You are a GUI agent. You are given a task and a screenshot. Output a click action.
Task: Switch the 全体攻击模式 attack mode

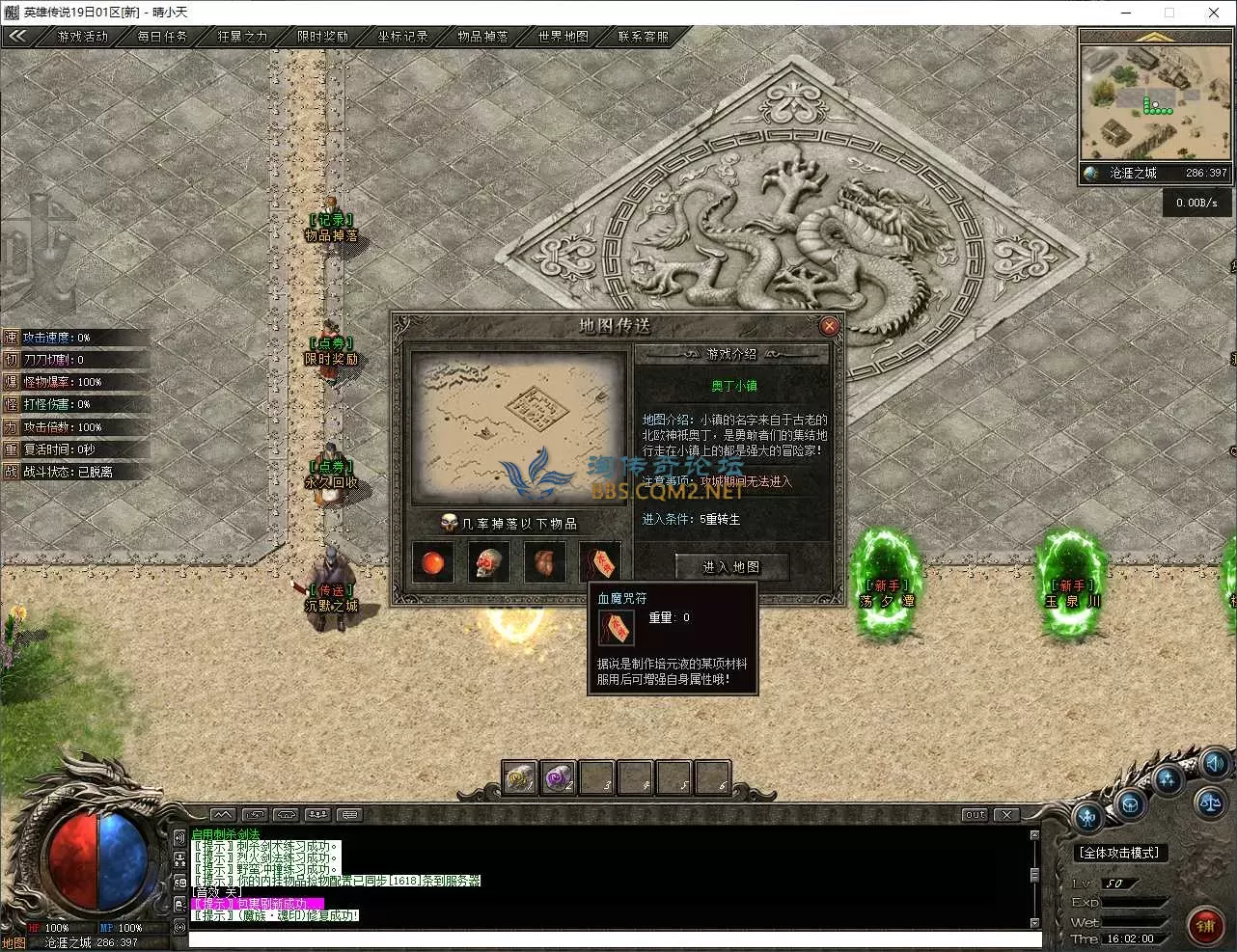1119,853
